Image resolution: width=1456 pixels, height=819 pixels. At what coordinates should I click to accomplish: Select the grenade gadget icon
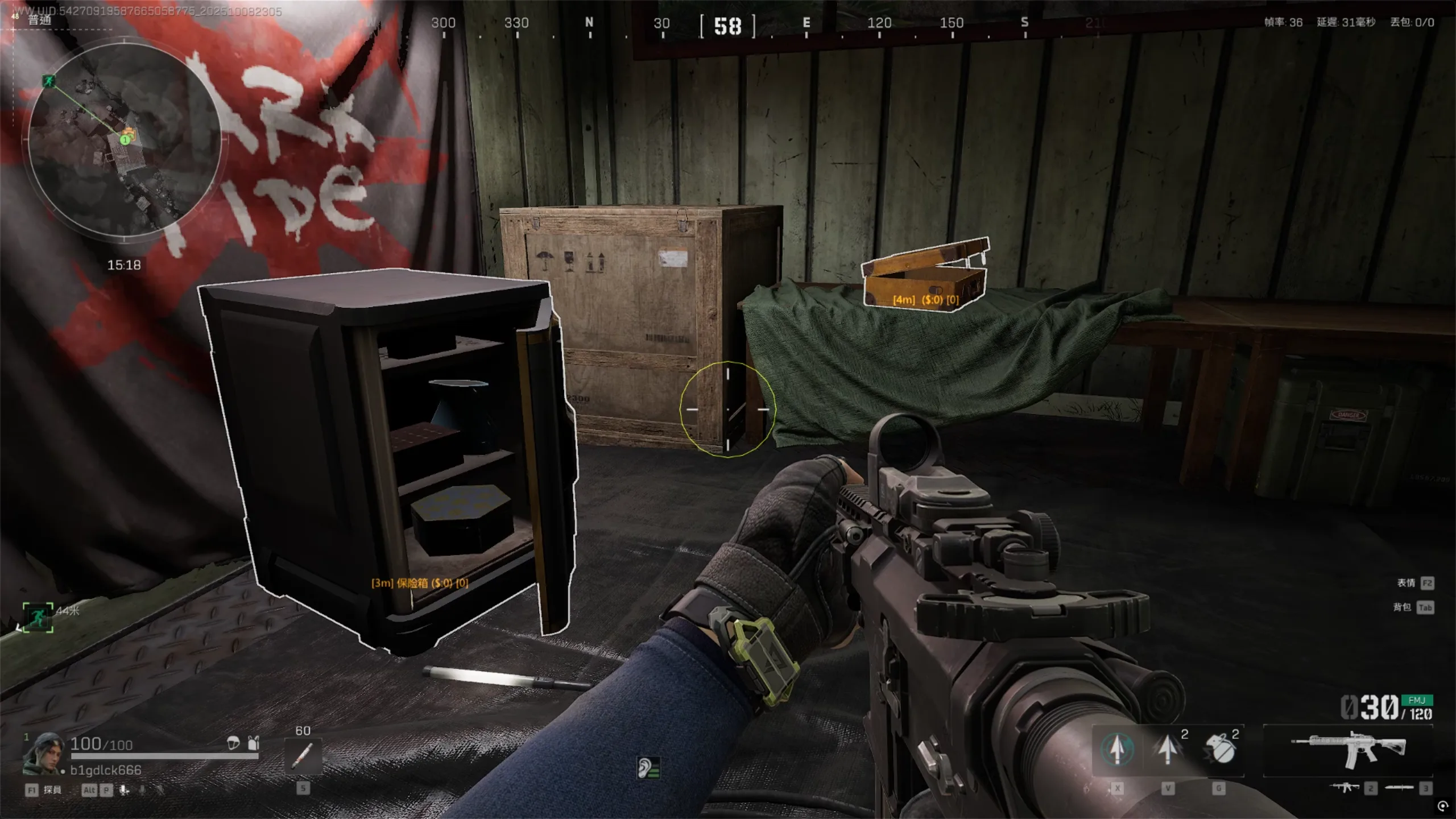tap(1219, 750)
